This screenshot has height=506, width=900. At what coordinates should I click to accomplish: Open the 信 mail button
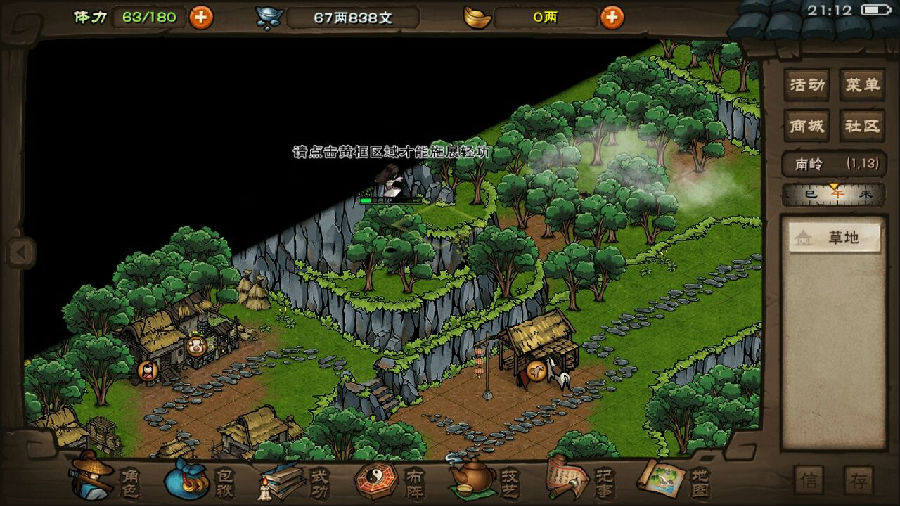click(810, 480)
